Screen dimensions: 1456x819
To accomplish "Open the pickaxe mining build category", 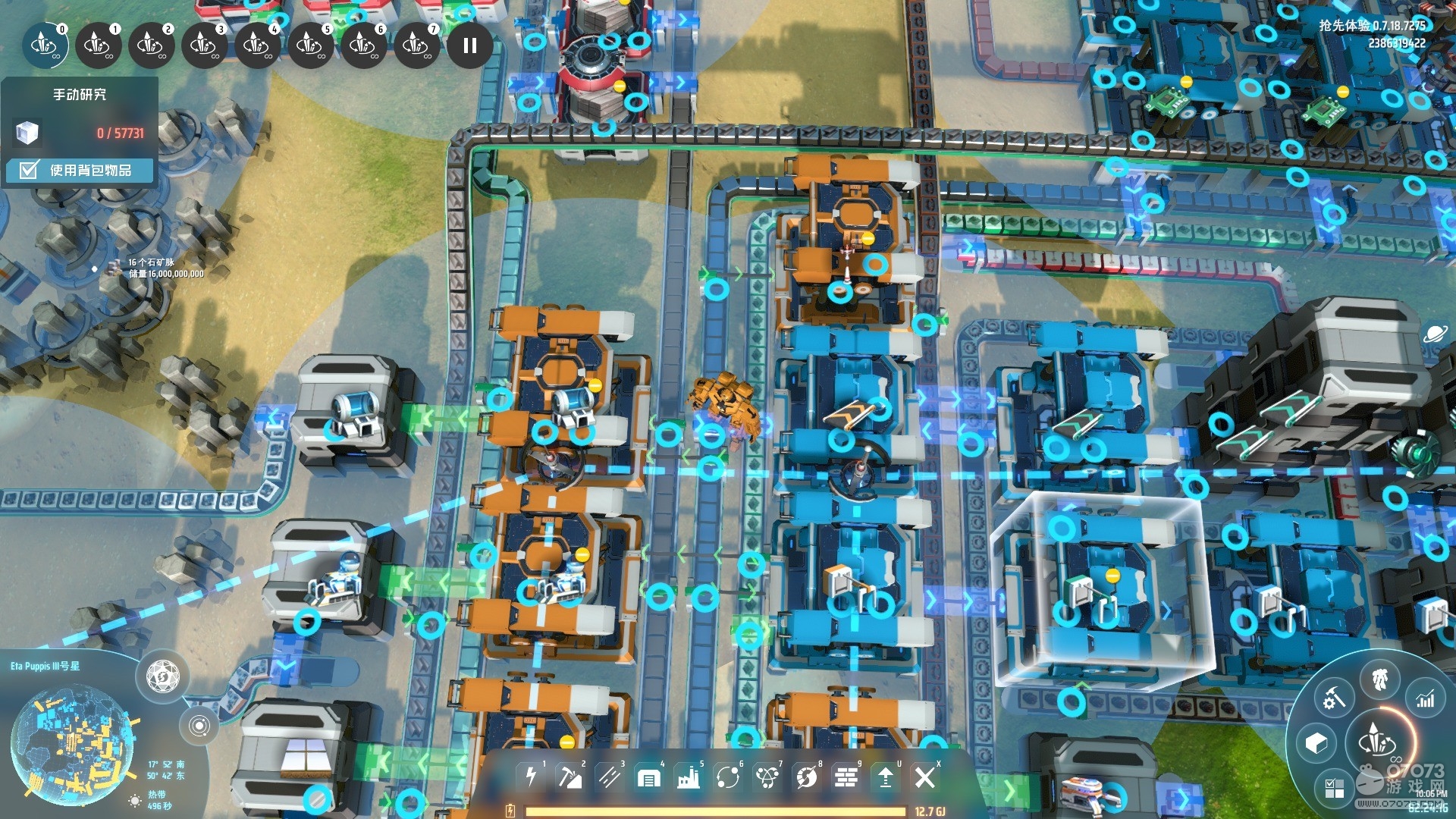I will (x=570, y=777).
